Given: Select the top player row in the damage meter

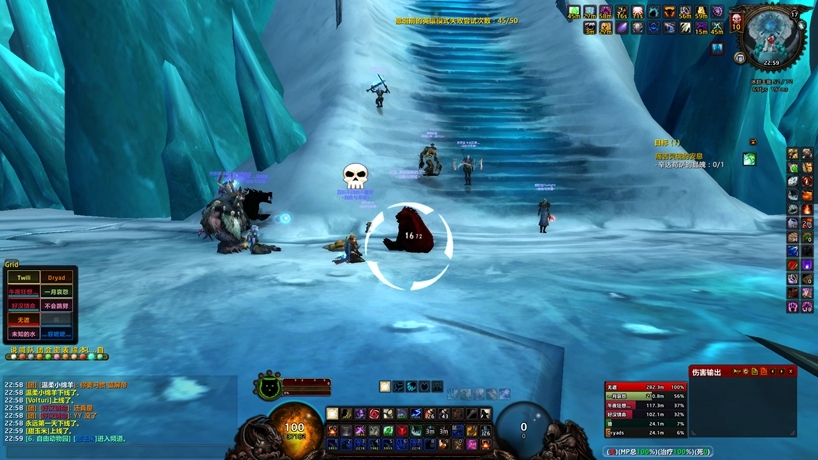Looking at the screenshot, I should [x=645, y=386].
